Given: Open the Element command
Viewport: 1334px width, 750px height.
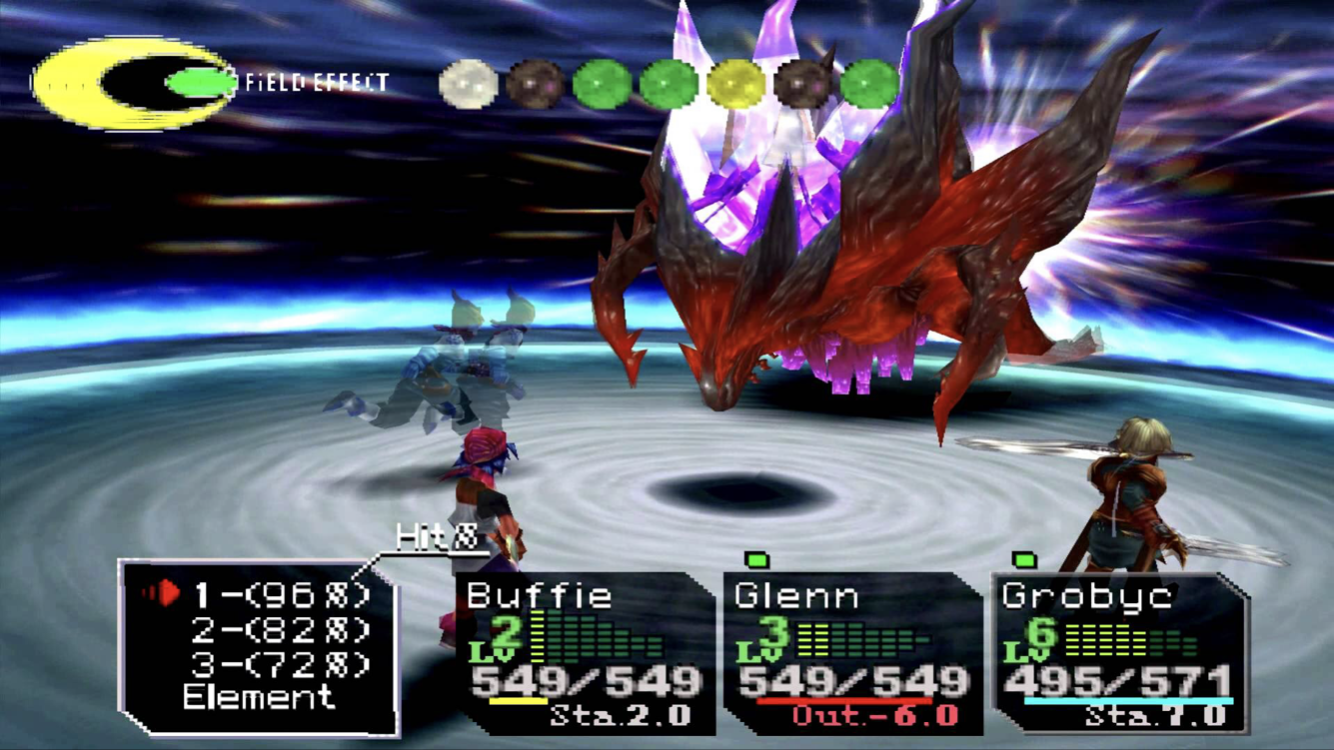Looking at the screenshot, I should (259, 698).
